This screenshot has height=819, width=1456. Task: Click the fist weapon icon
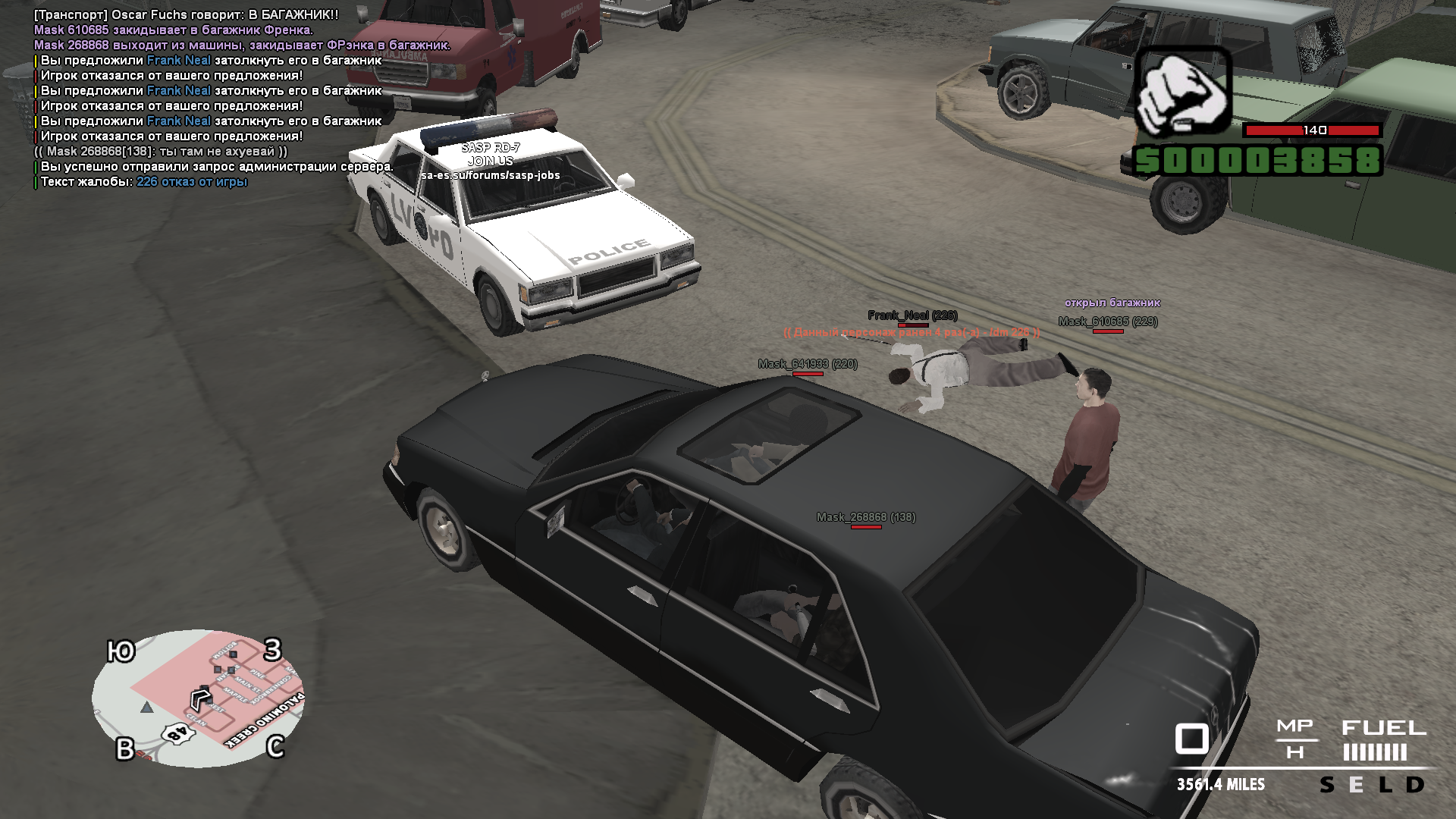1181,93
